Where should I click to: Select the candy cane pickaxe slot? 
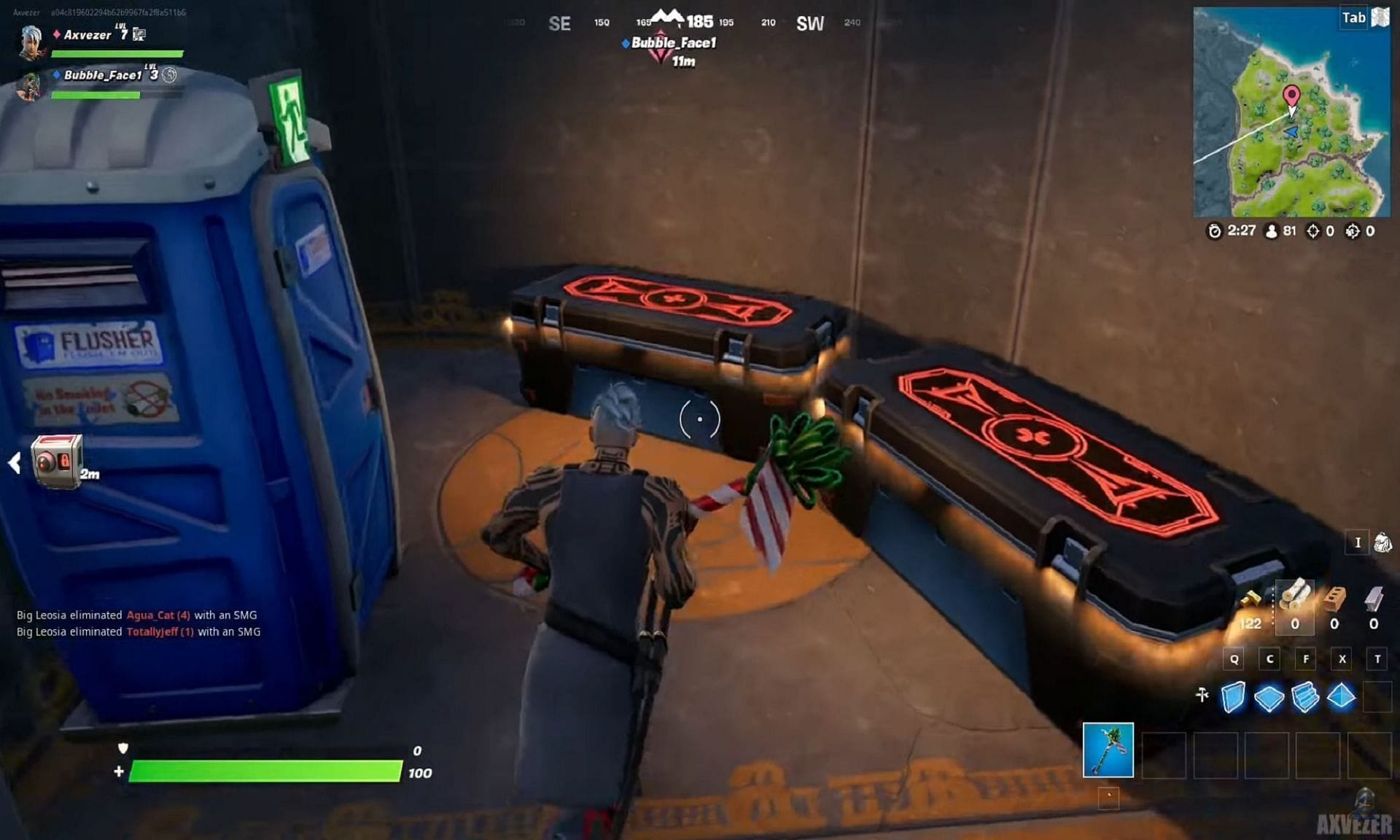coord(1108,750)
